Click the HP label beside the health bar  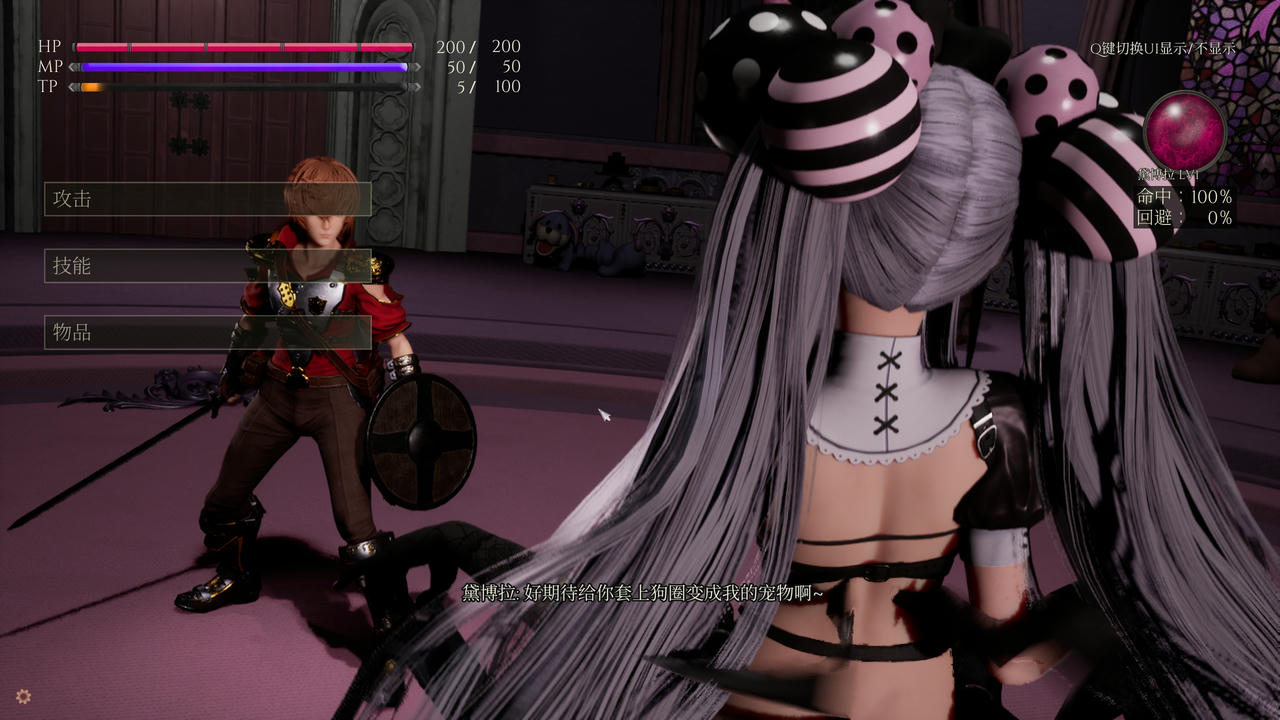(47, 45)
